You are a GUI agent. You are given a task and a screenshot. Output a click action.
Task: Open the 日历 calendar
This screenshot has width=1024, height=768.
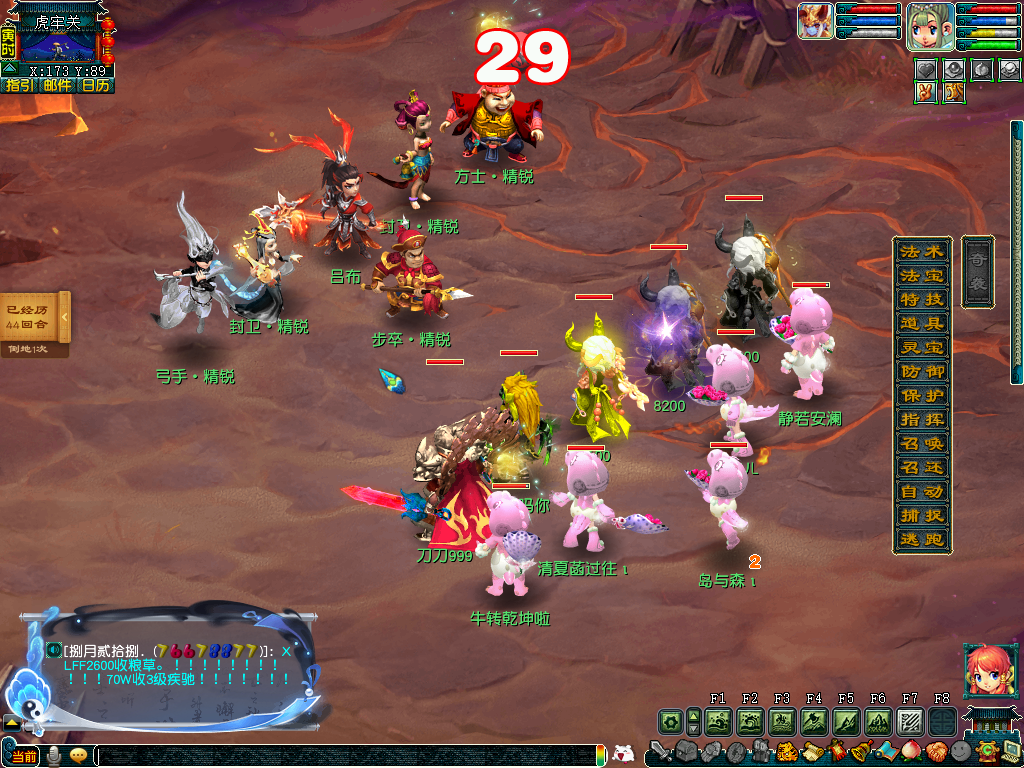(x=95, y=86)
